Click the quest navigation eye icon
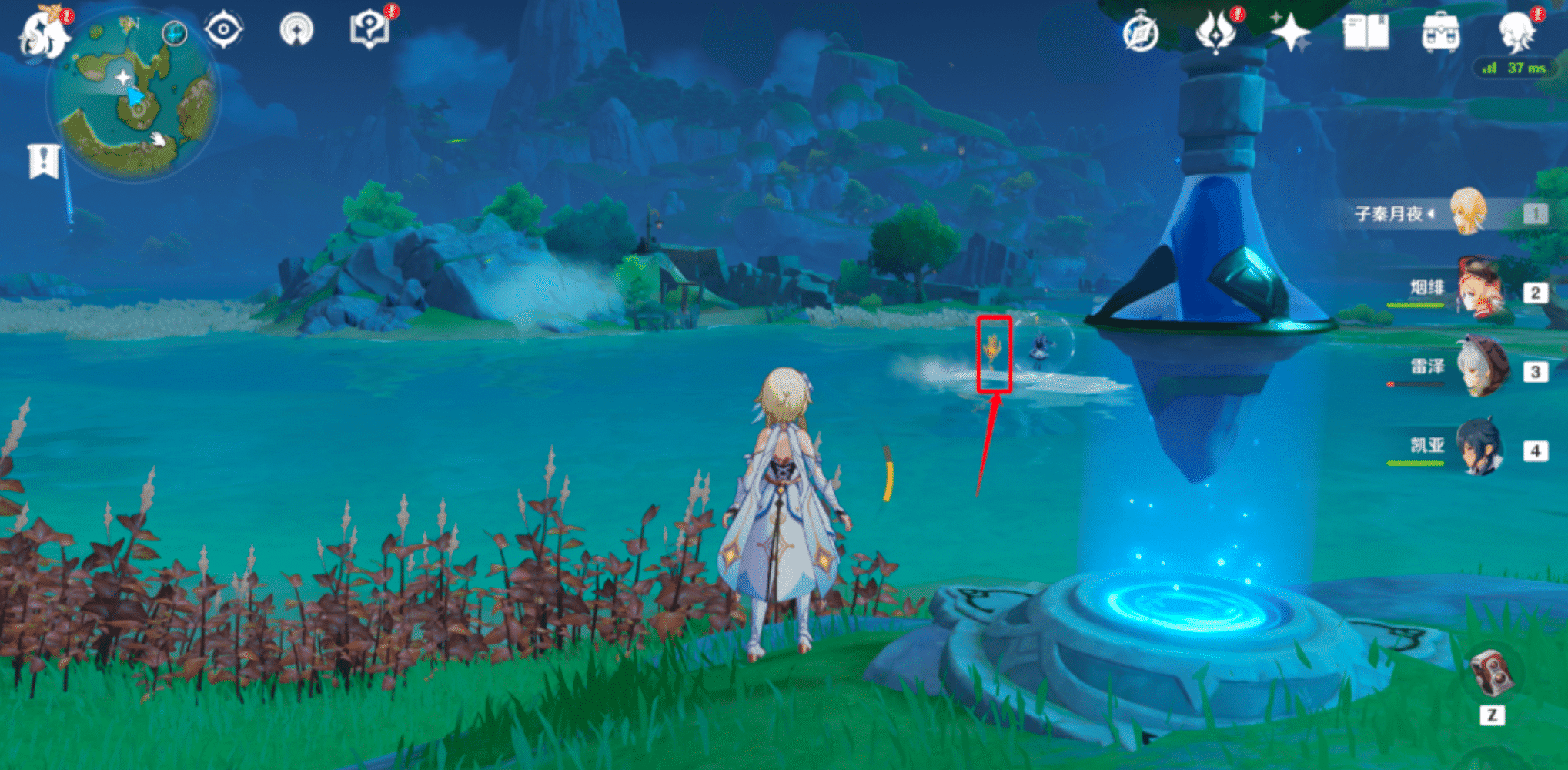Viewport: 1568px width, 770px height. (222, 28)
